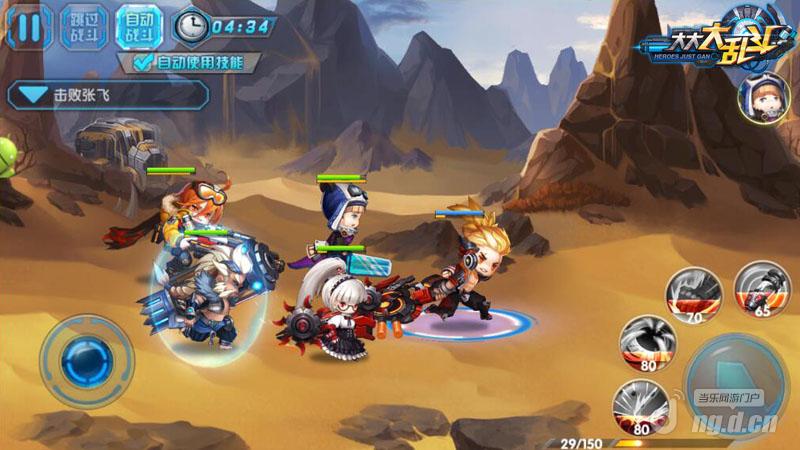Activate the skill costing 70 energy
Screen dimensions: 800x450
[x=693, y=290]
